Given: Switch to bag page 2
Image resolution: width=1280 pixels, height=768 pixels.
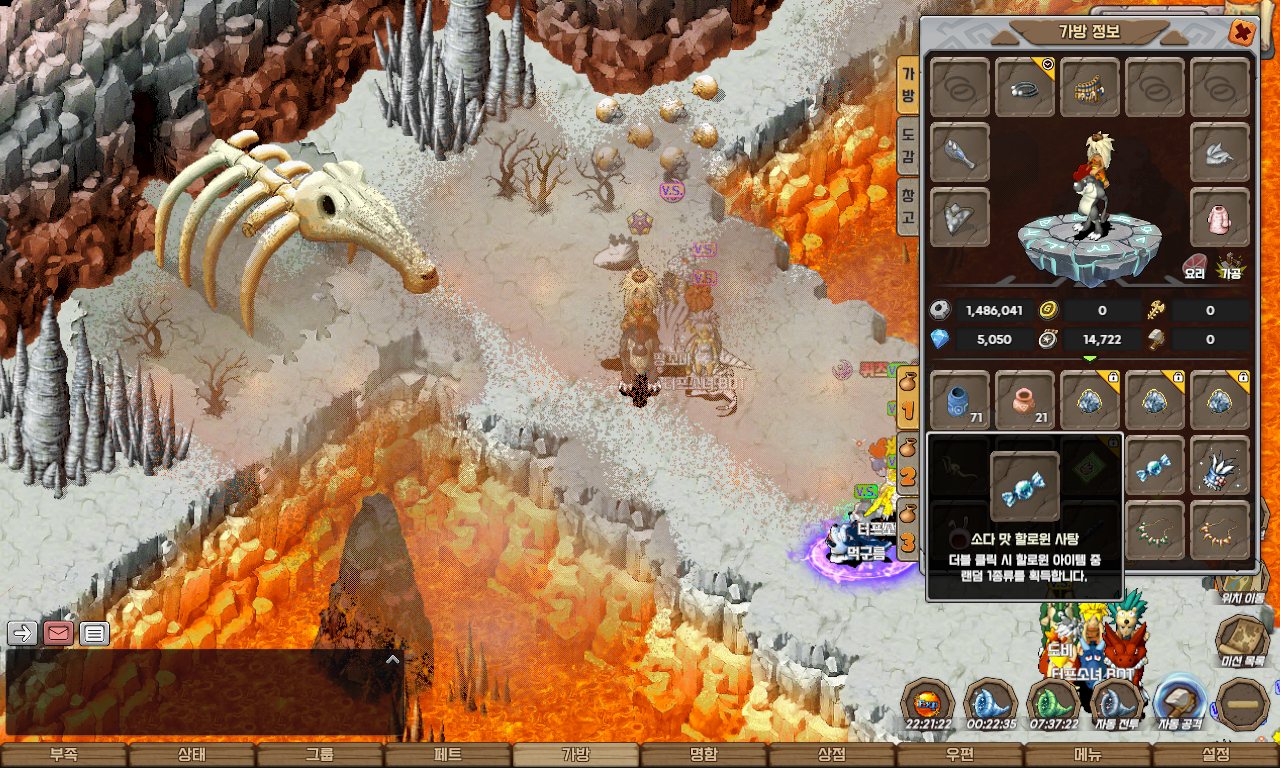Looking at the screenshot, I should tap(907, 468).
